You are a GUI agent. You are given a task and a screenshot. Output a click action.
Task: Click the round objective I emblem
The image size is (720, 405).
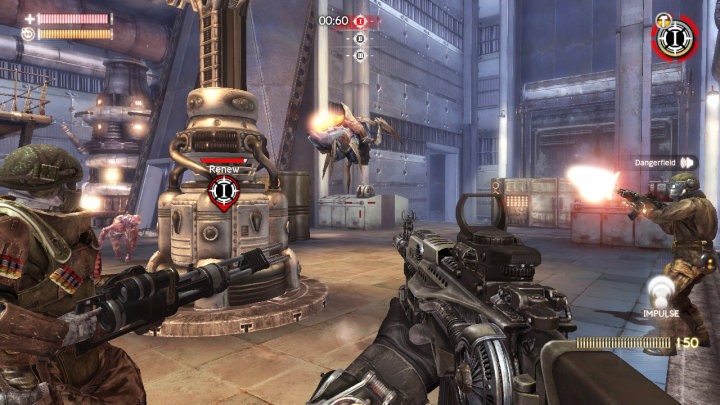point(675,37)
